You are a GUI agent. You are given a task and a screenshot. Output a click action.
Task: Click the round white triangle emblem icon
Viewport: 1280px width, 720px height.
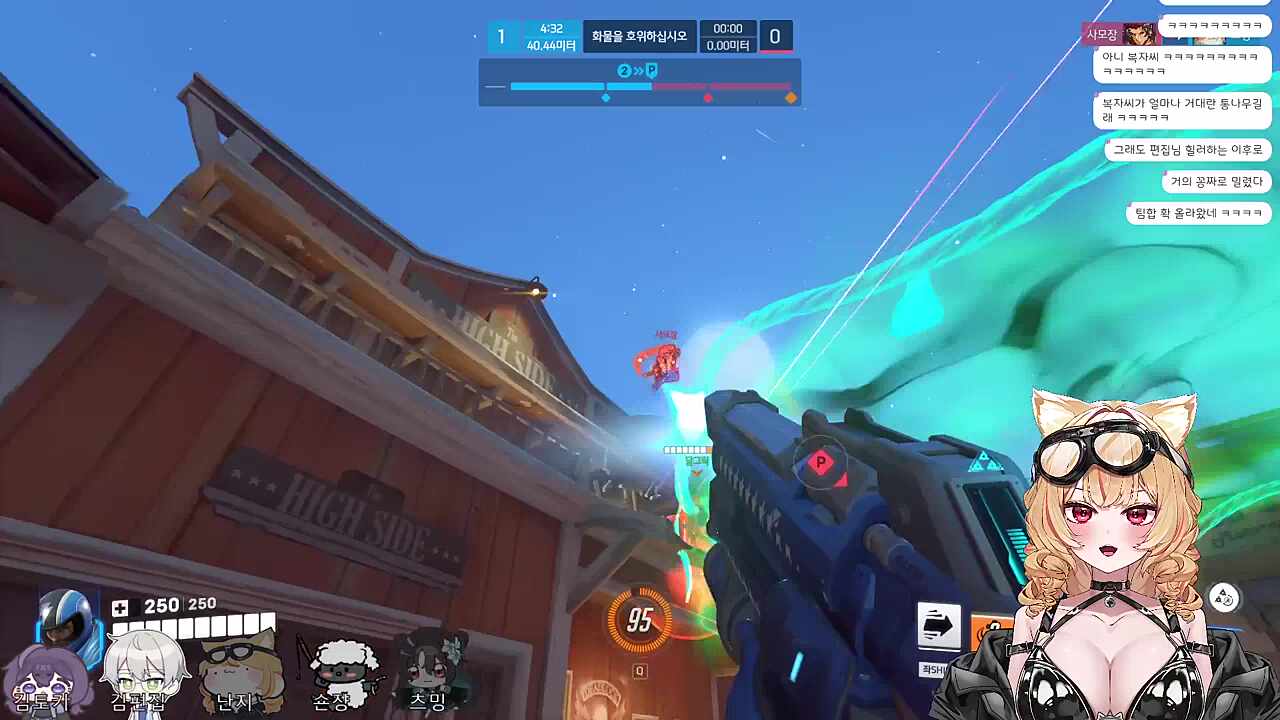(1223, 598)
